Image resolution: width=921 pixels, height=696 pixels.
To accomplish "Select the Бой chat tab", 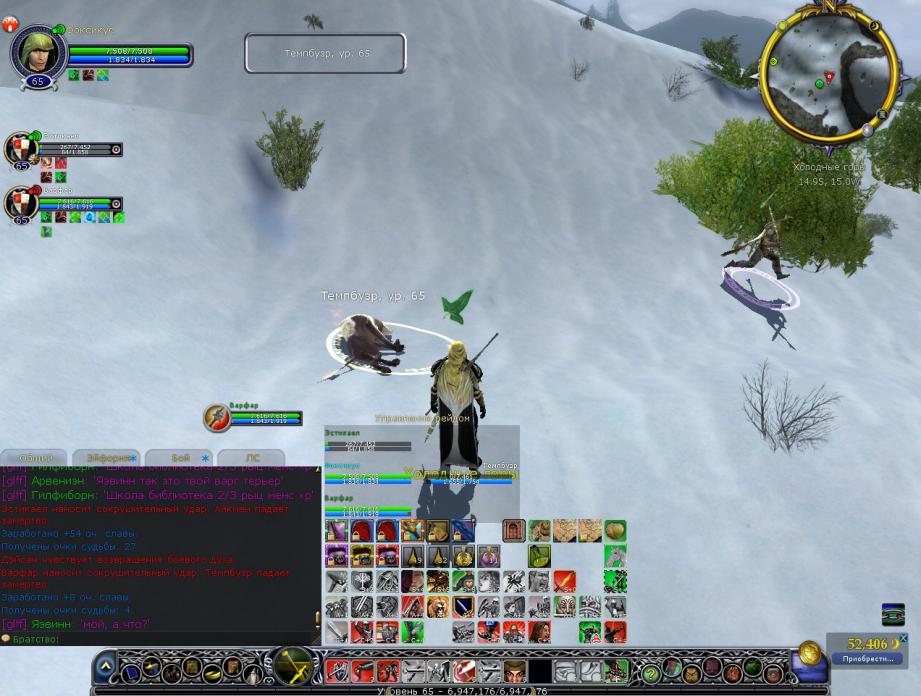I will (181, 458).
